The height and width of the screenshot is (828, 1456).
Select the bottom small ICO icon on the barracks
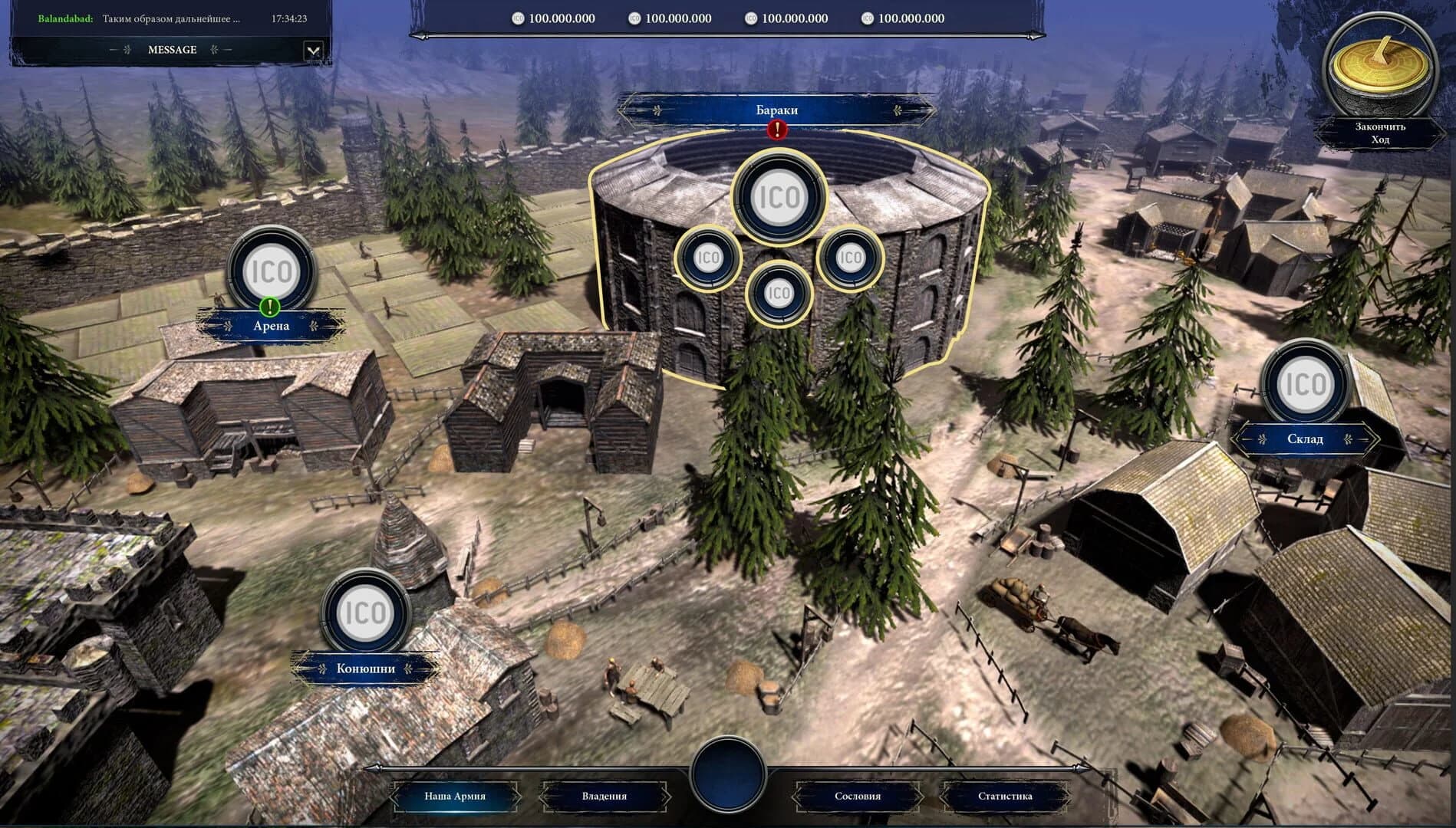point(779,292)
